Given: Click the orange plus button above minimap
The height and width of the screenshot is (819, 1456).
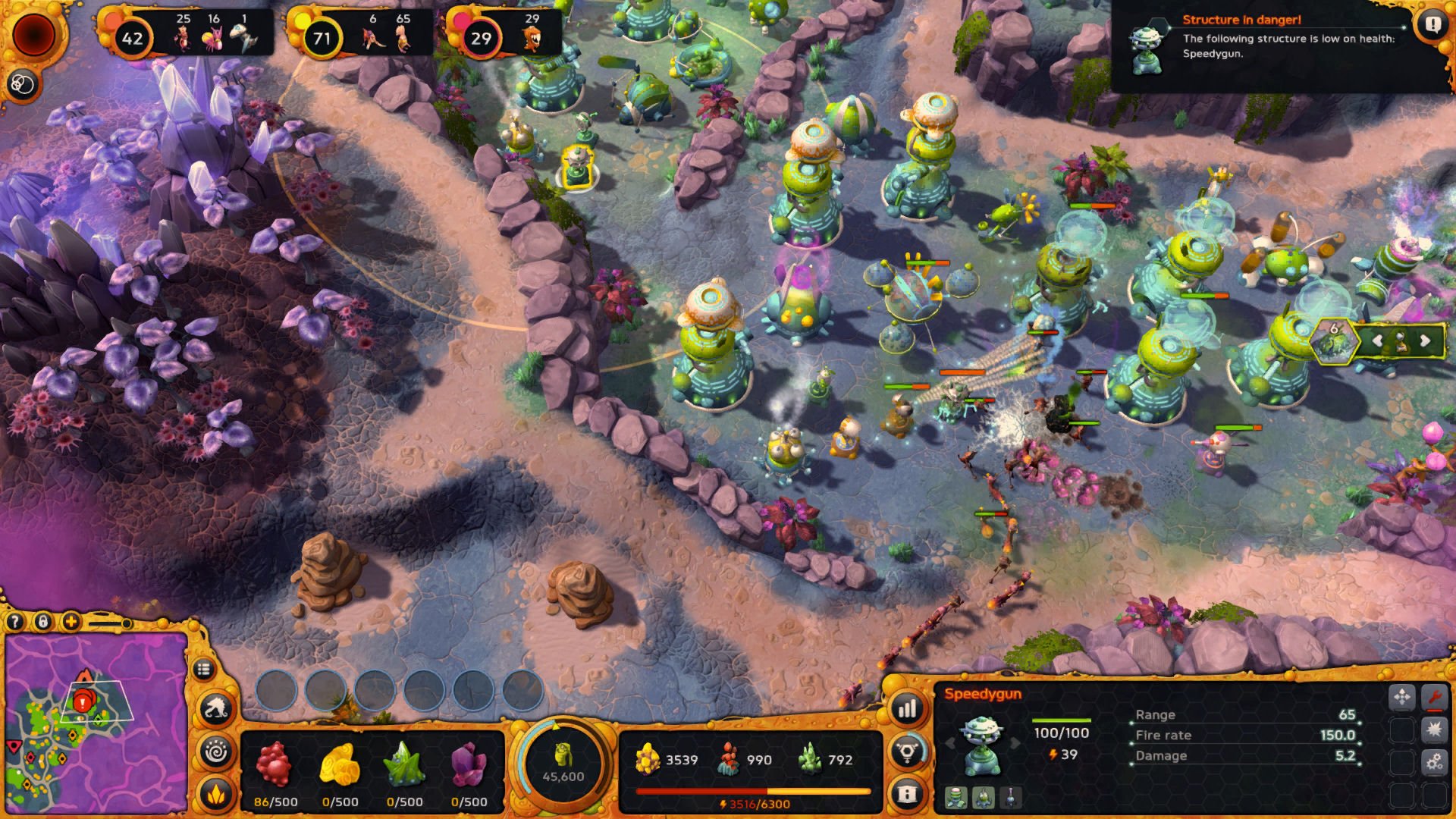Looking at the screenshot, I should [71, 623].
